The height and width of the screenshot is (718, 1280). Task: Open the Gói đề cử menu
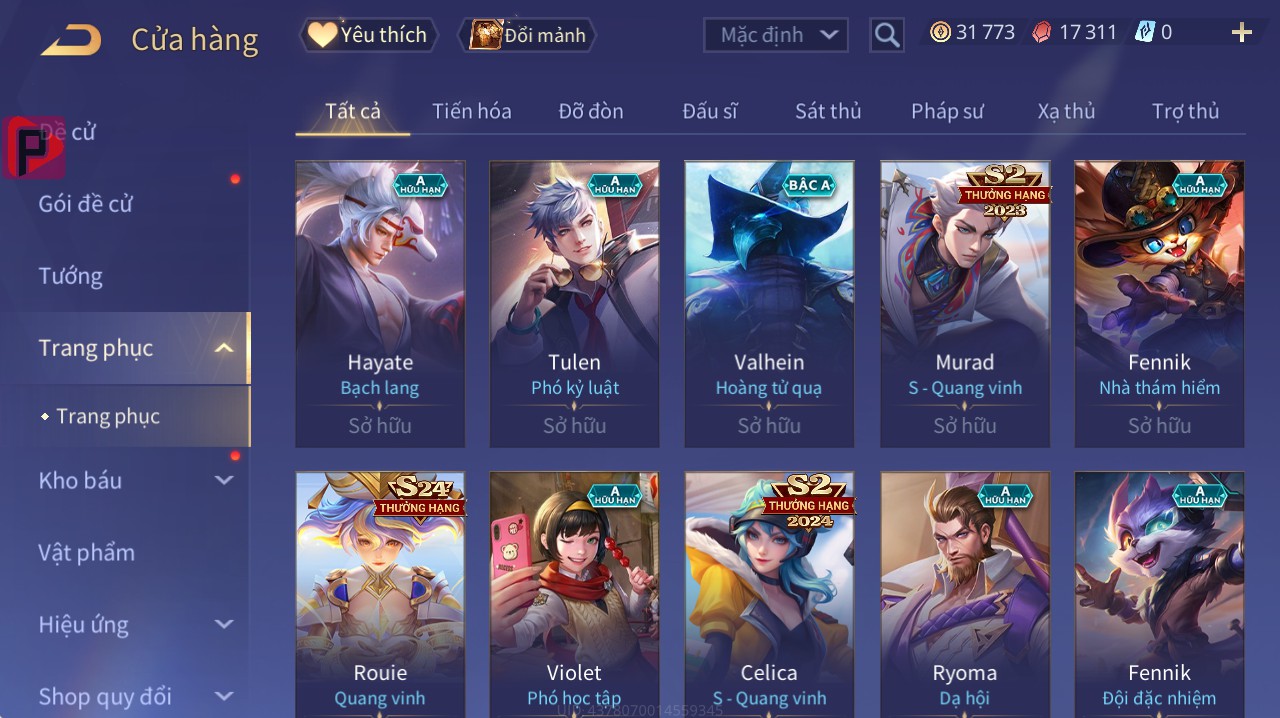pos(86,204)
